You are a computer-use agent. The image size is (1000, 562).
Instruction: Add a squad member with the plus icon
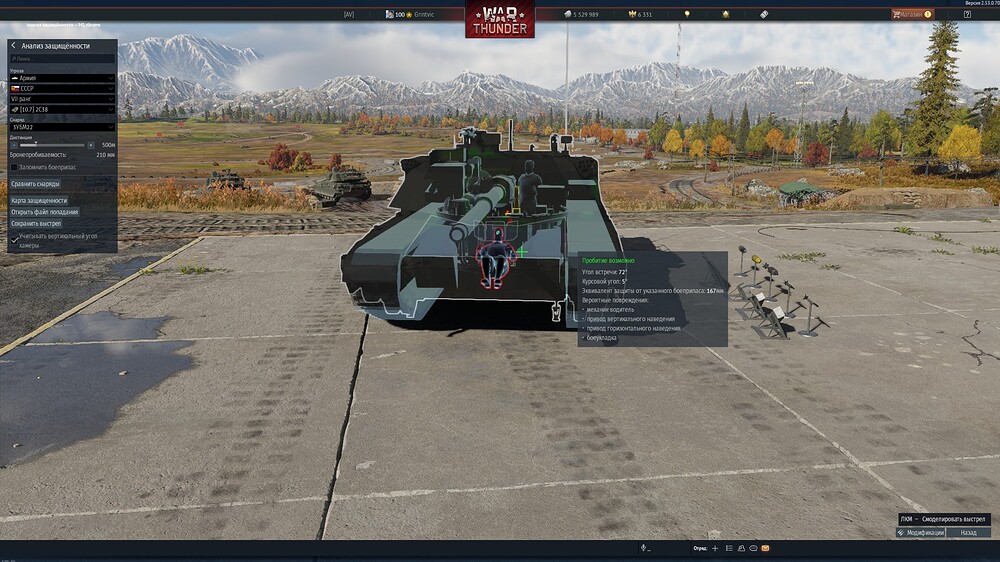714,549
